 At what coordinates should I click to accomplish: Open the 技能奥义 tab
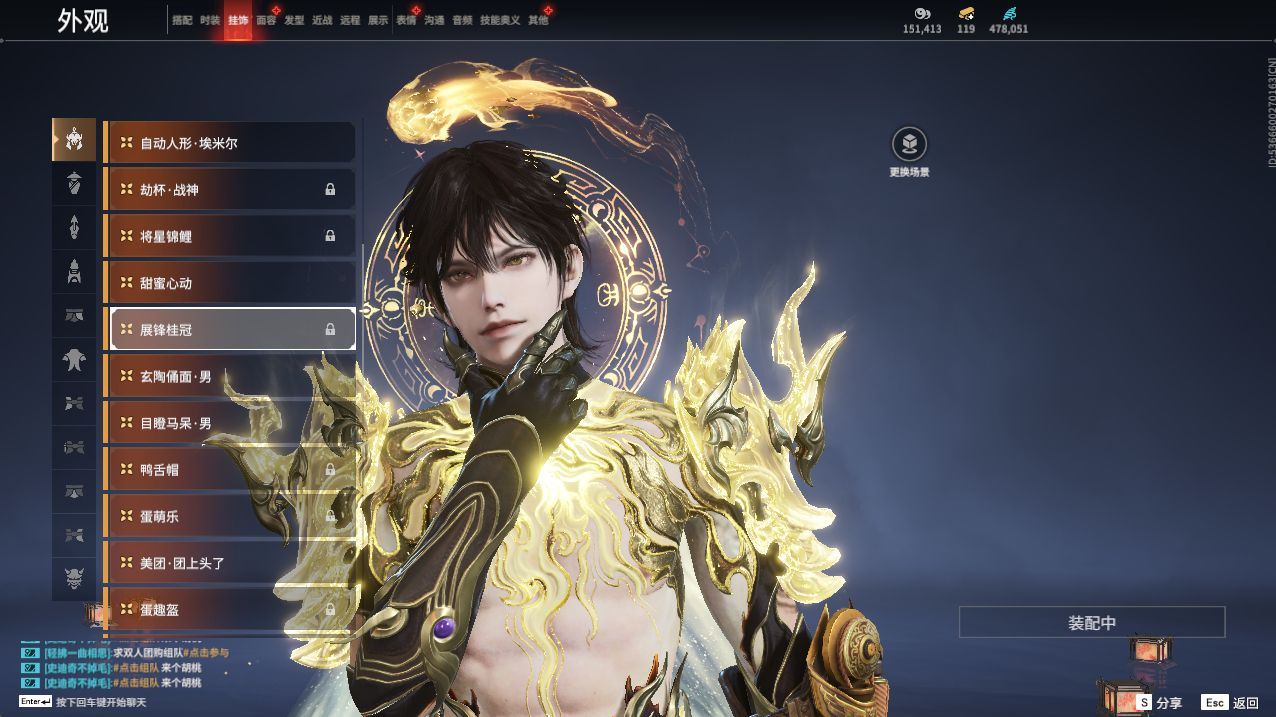[x=500, y=20]
